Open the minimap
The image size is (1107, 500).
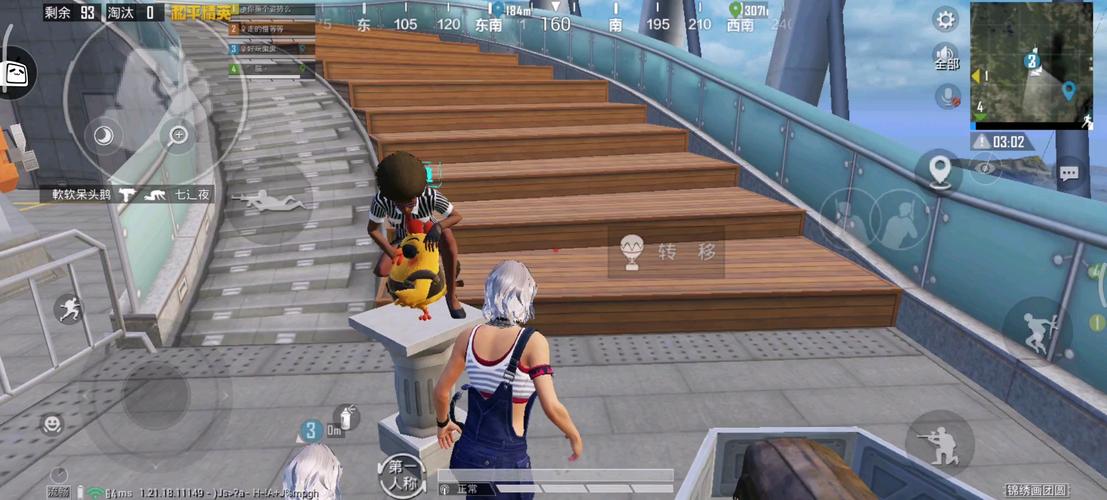coord(1032,65)
